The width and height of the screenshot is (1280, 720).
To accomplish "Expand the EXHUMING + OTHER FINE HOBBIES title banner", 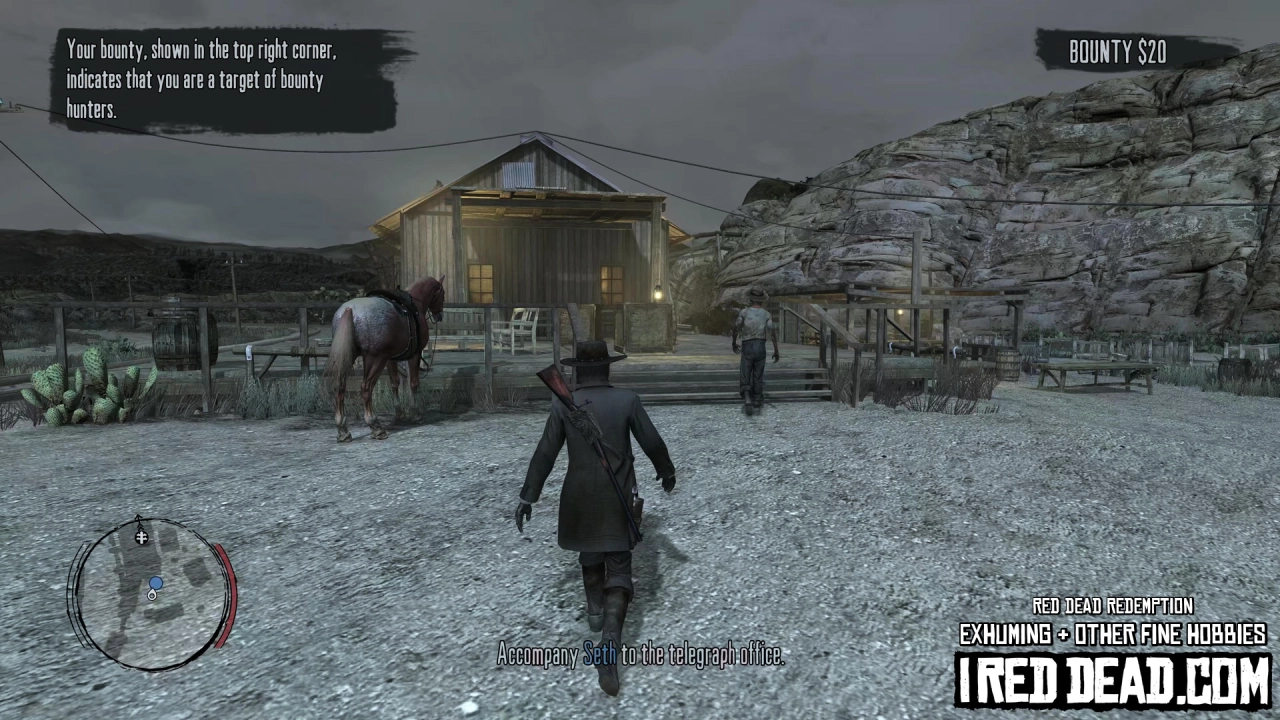I will pos(1113,635).
